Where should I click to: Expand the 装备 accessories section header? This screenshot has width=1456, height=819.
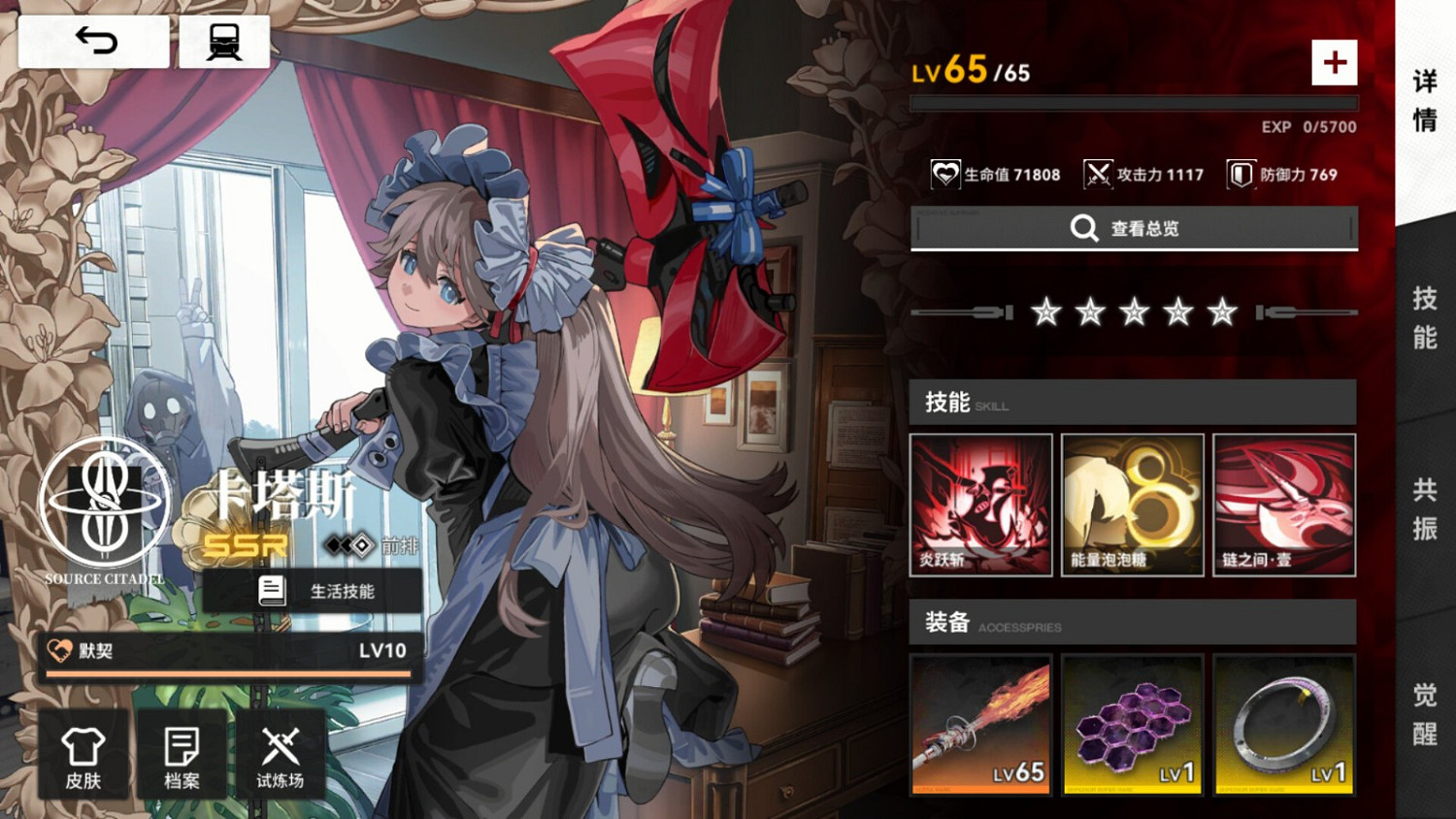click(1133, 624)
